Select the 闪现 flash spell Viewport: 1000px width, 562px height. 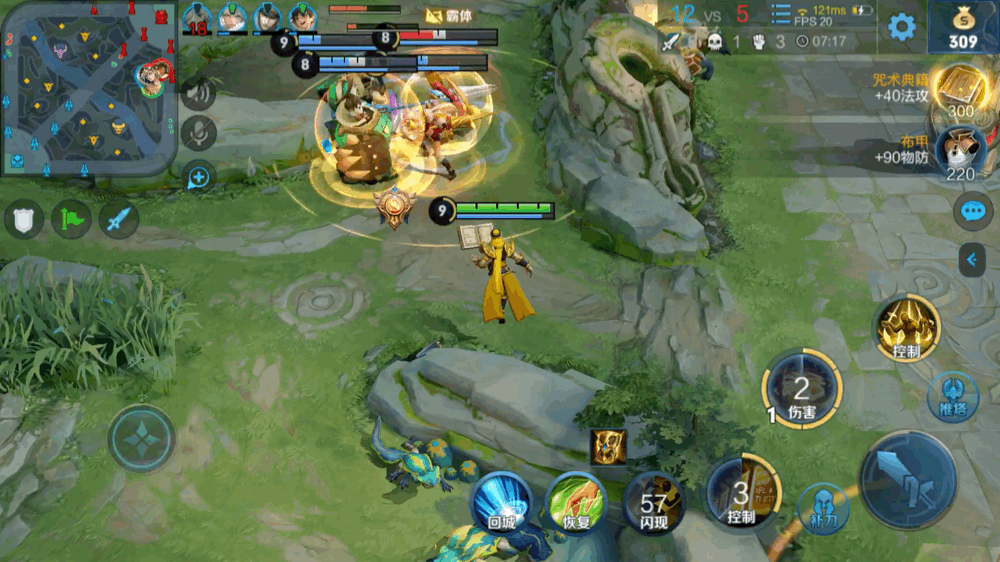pos(653,502)
